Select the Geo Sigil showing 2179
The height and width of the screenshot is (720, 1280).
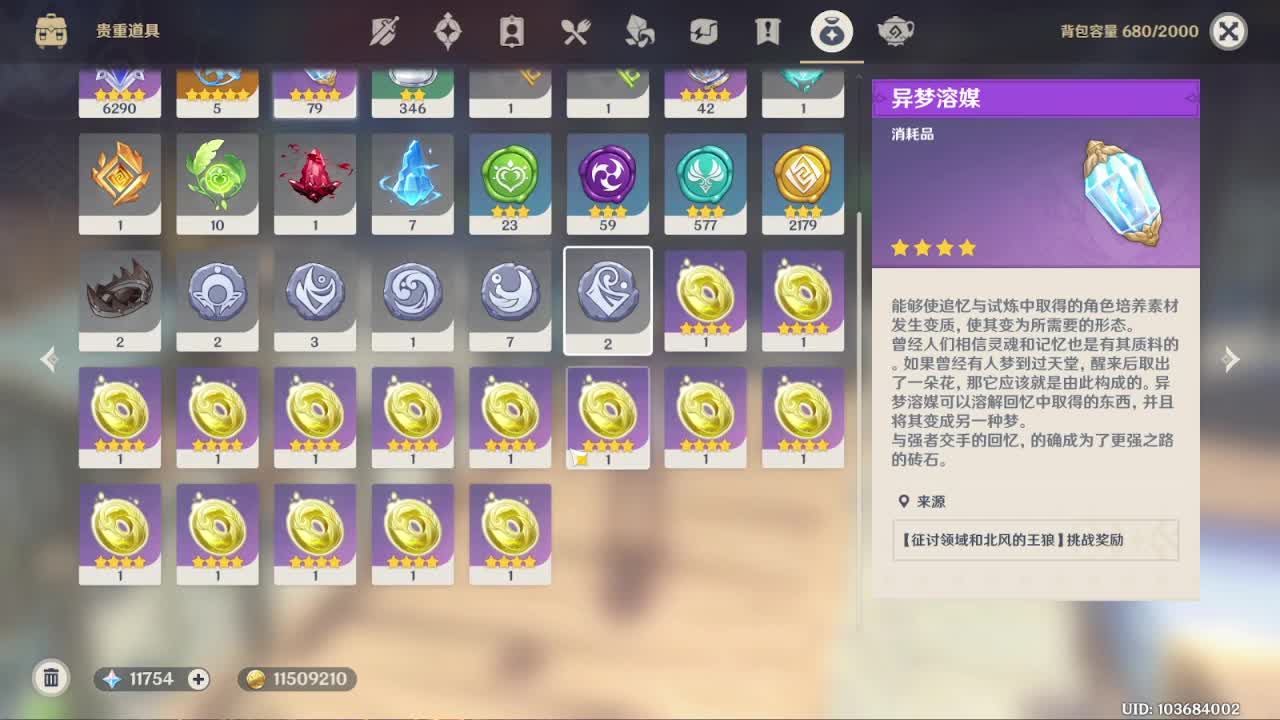(x=803, y=183)
